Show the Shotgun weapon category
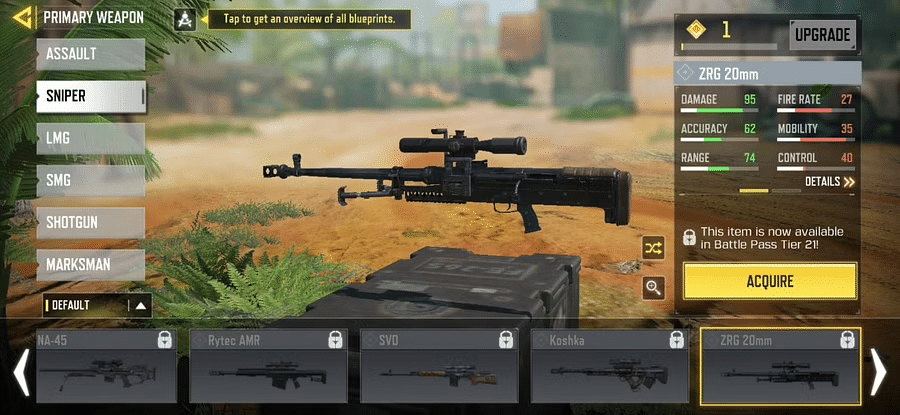This screenshot has width=900, height=415. click(x=90, y=222)
